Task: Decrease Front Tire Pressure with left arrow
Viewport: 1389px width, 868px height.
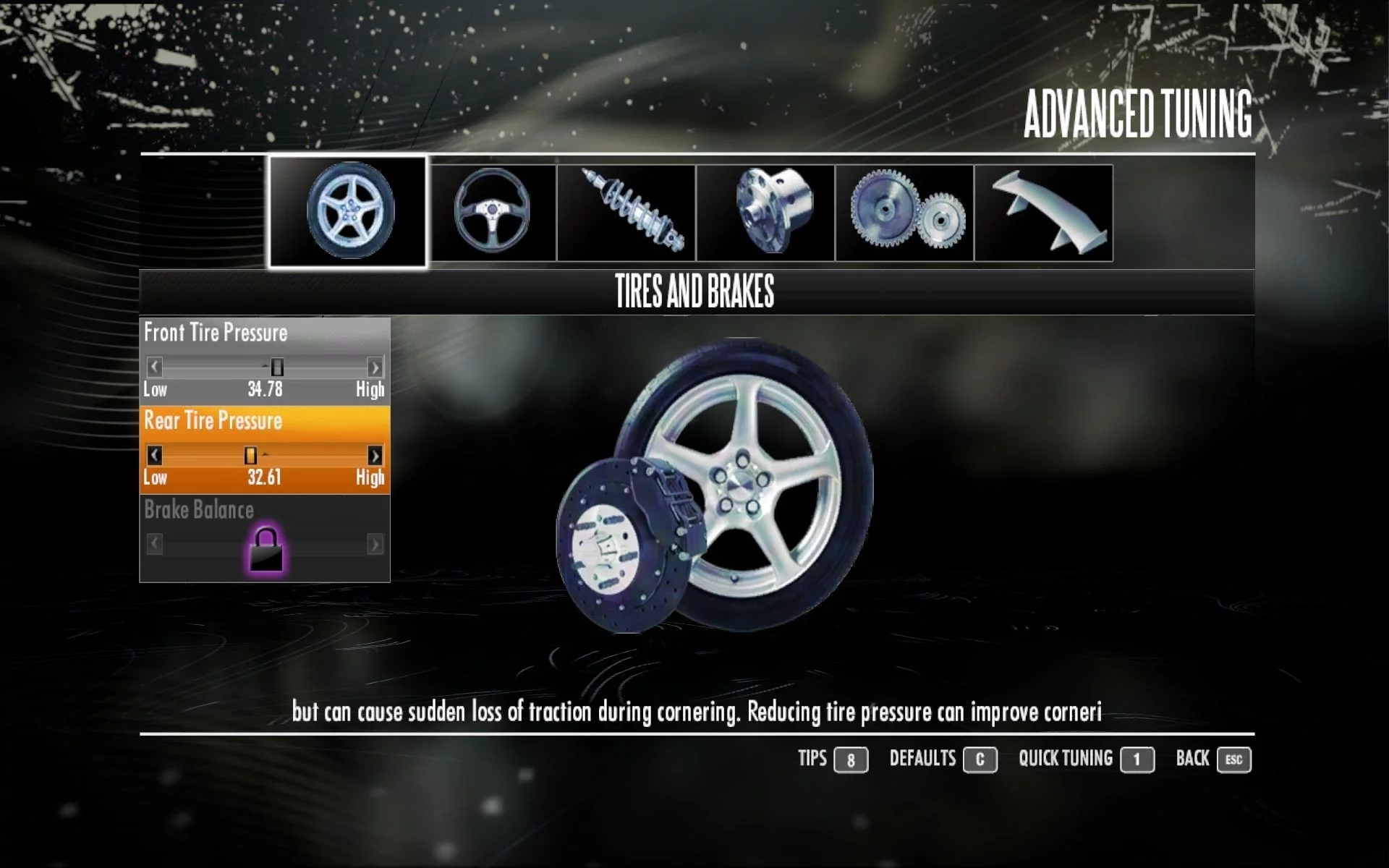Action: click(154, 367)
